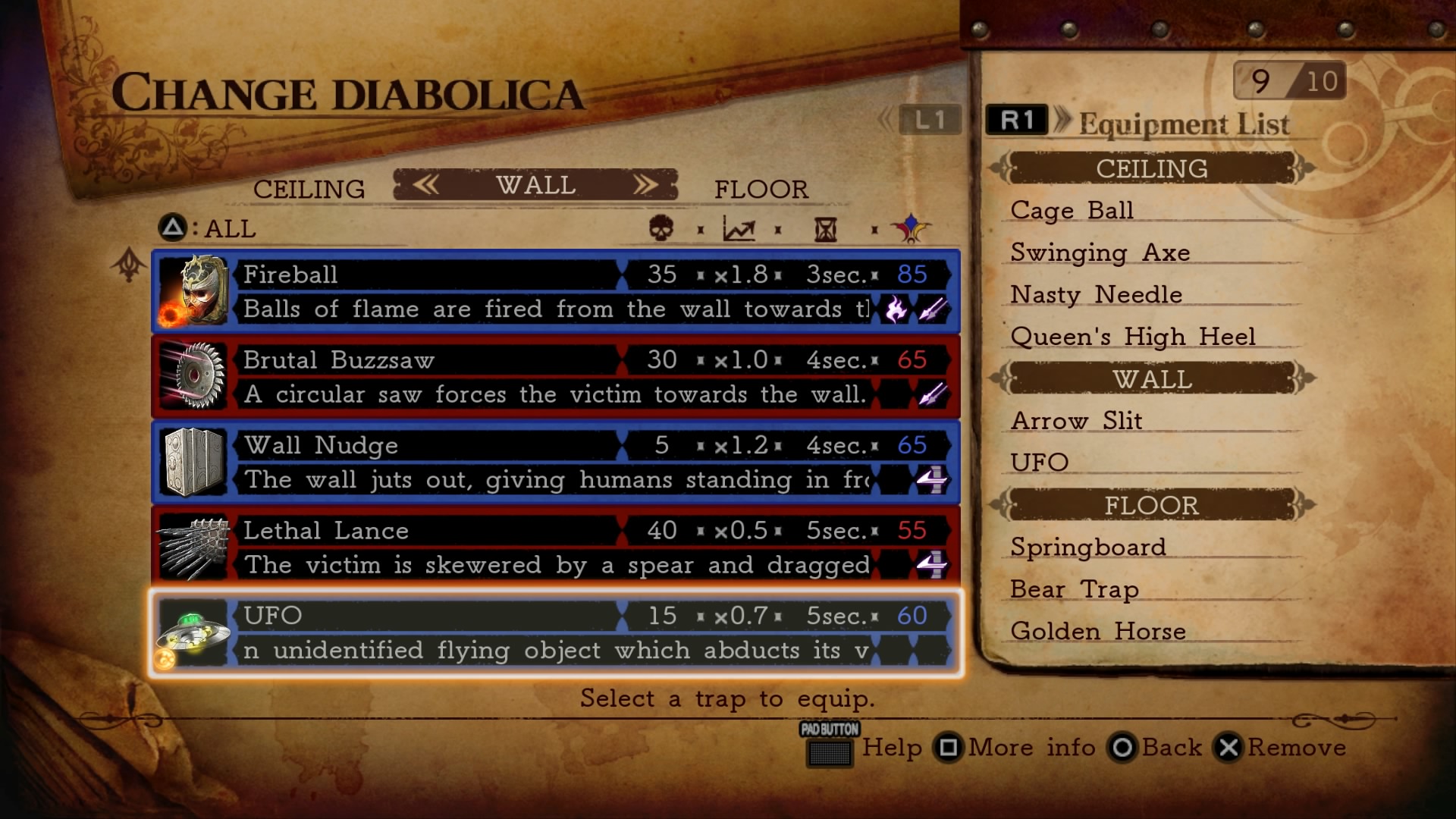Click the left chevron to view CEILING traps
The width and height of the screenshot is (1456, 819).
pos(425,184)
